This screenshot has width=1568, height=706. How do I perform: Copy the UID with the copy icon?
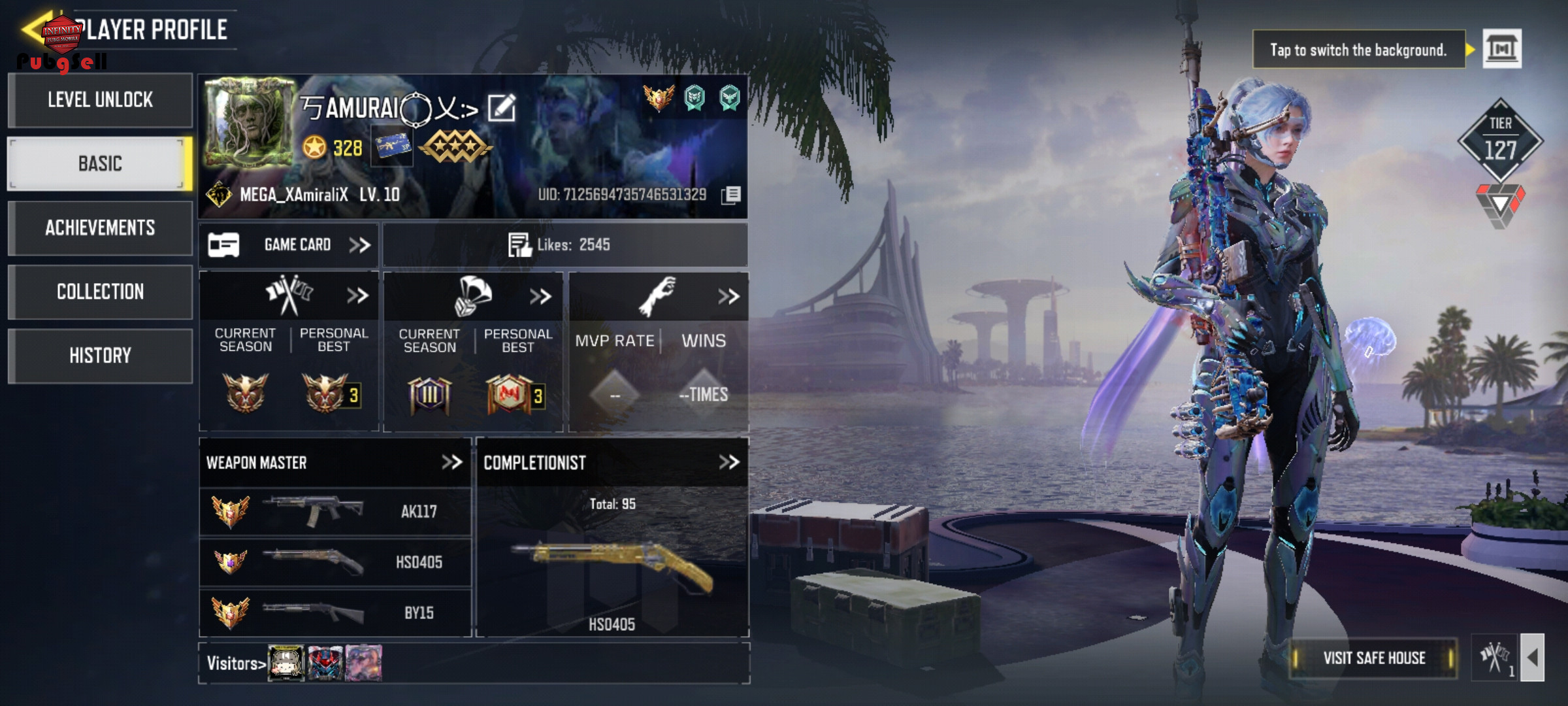click(x=731, y=195)
